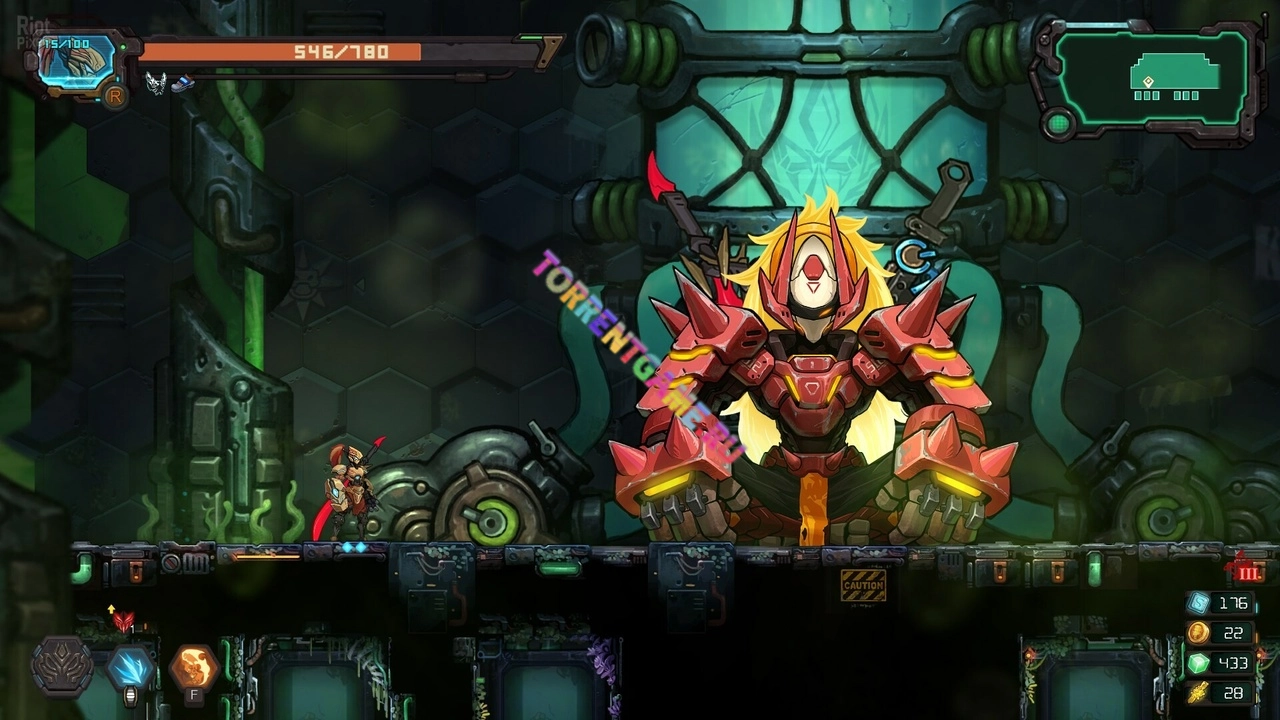1280x720 pixels.
Task: Click the gold coin currency icon
Action: point(1198,633)
